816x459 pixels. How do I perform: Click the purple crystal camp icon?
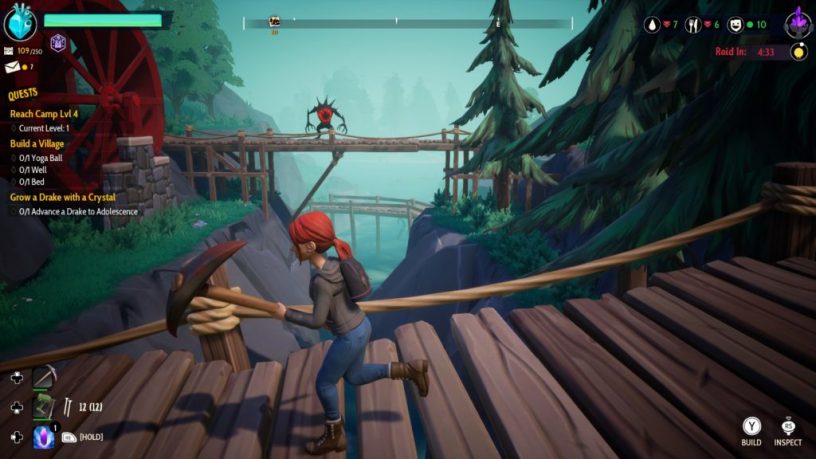pos(798,21)
